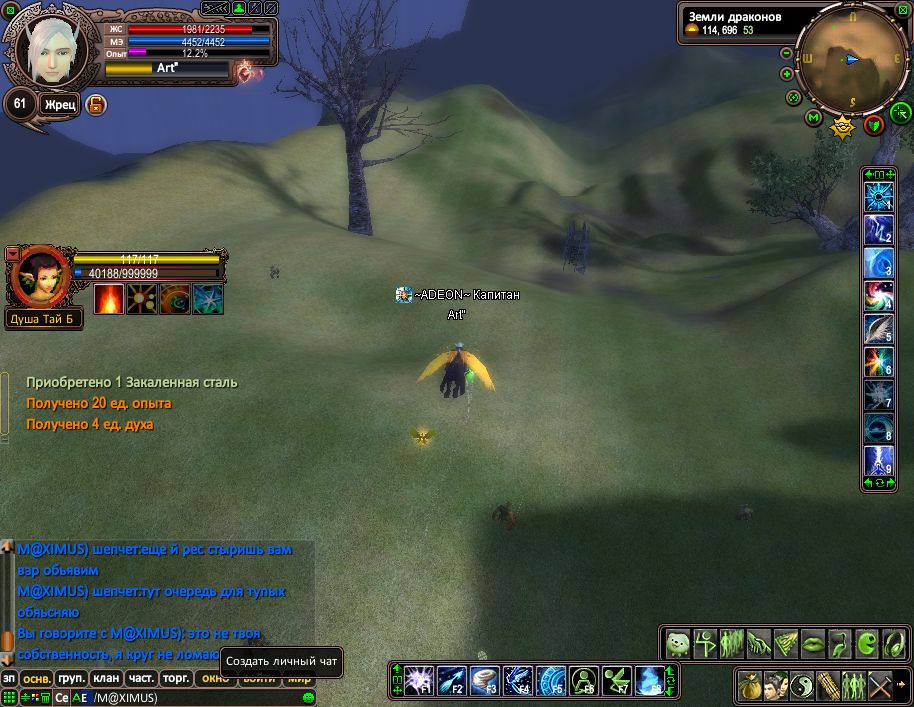
Task: Switch chat to the торг. tab
Action: [x=177, y=678]
